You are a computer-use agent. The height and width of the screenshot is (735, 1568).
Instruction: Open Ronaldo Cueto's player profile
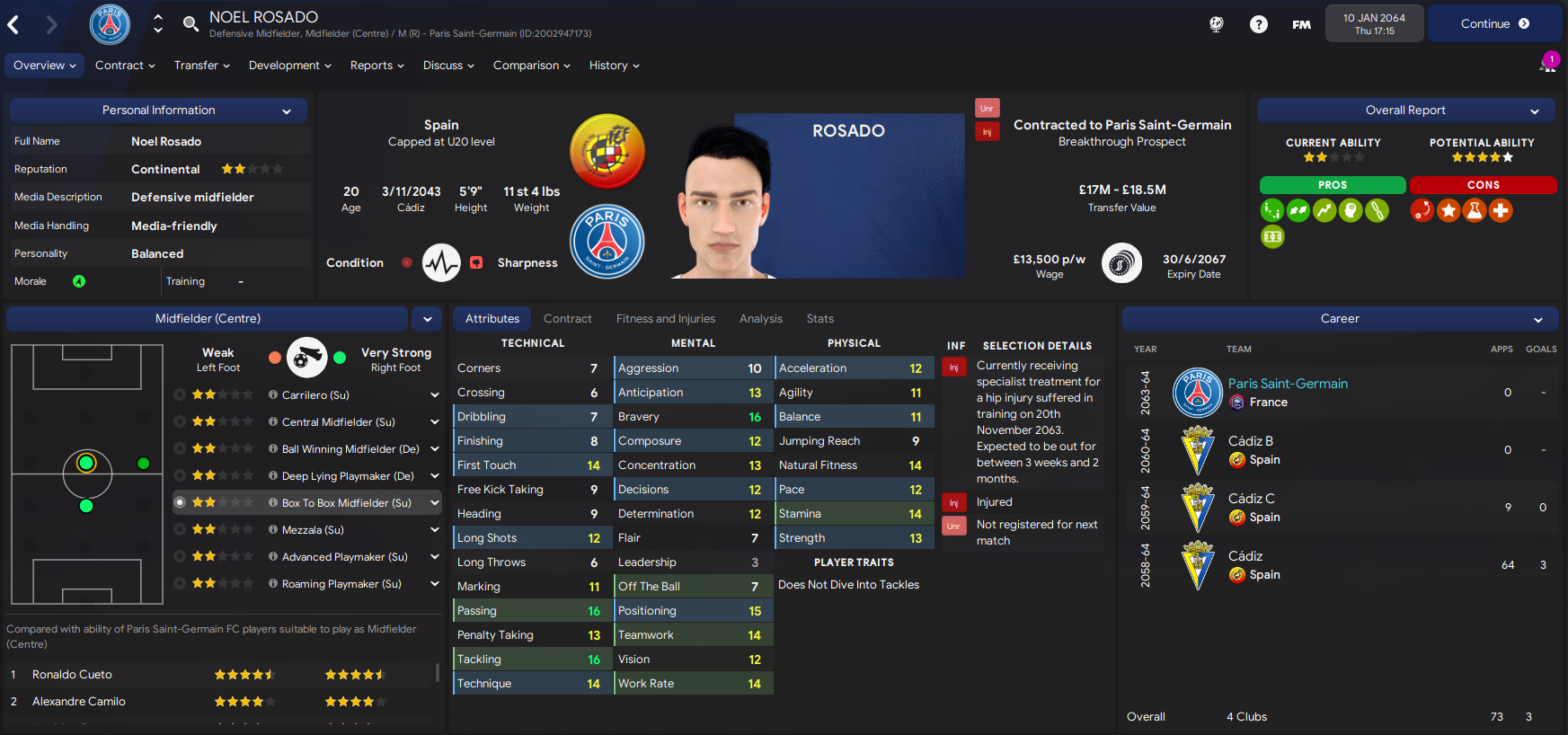pos(72,675)
